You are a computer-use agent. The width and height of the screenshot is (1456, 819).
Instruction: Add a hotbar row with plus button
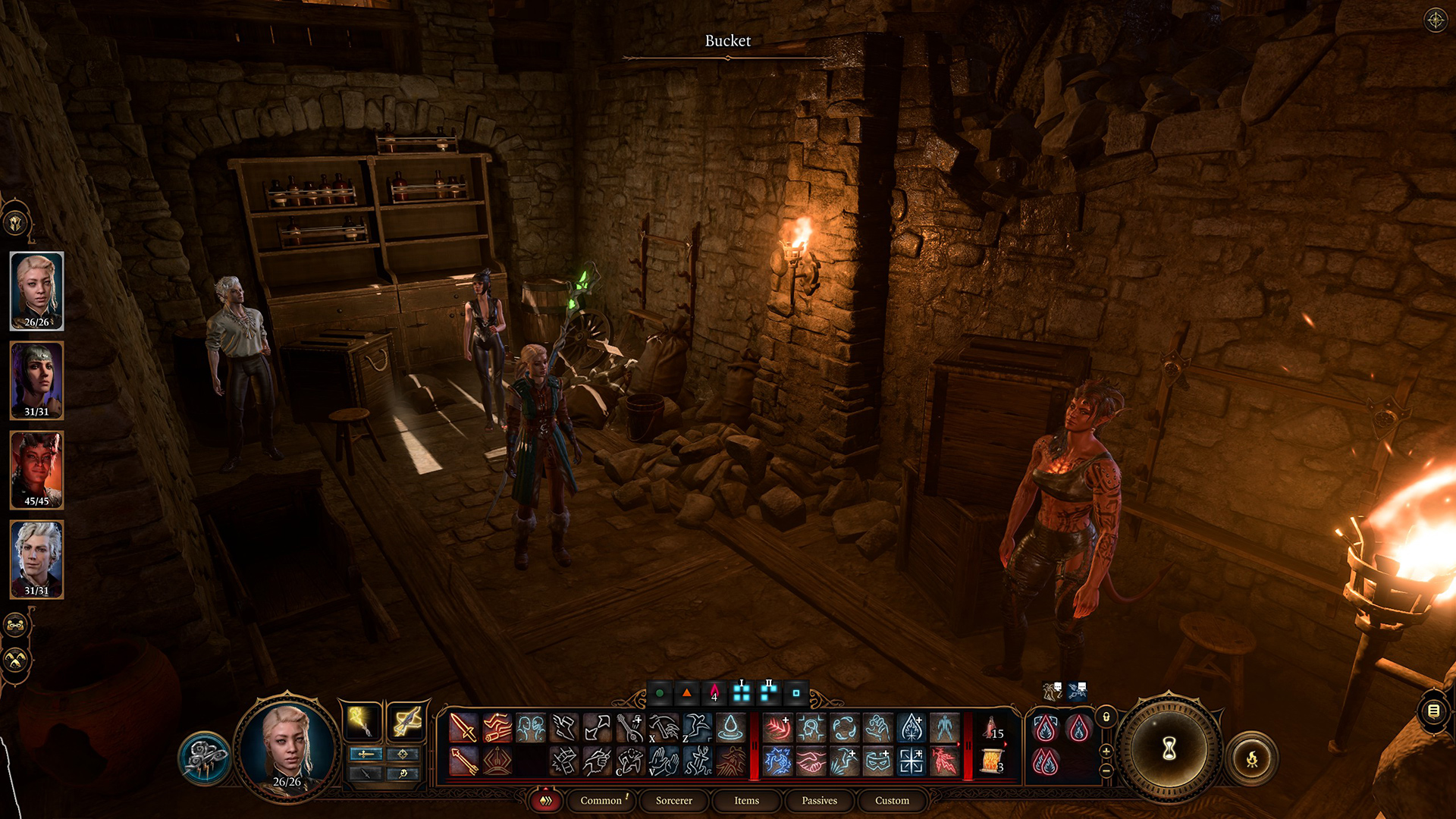pyautogui.click(x=1106, y=751)
